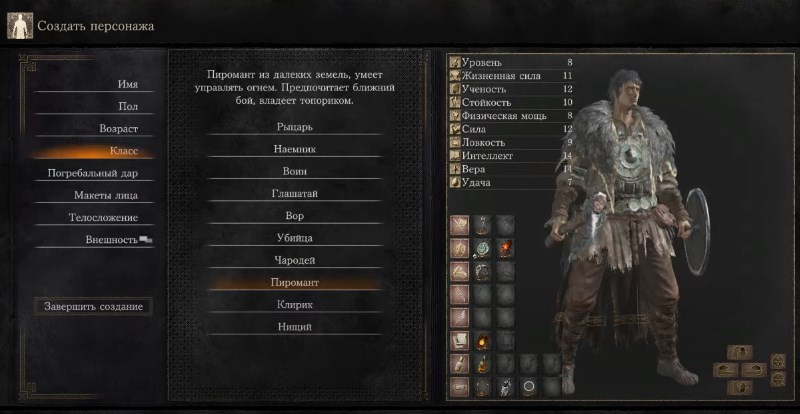Select the highlighted Пиромант class
The height and width of the screenshot is (414, 800).
tap(294, 282)
